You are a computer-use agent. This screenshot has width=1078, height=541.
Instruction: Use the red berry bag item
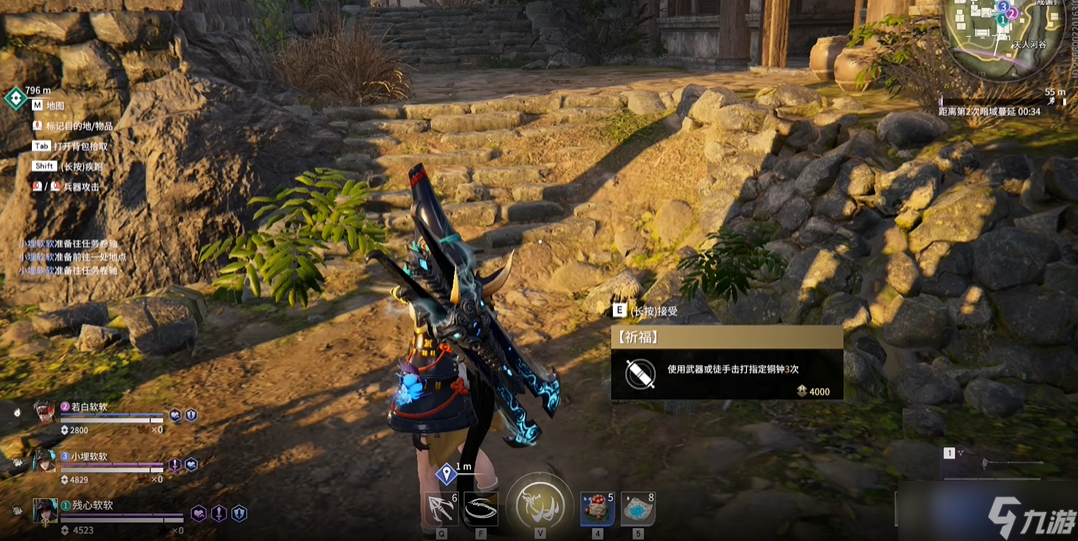coord(597,509)
